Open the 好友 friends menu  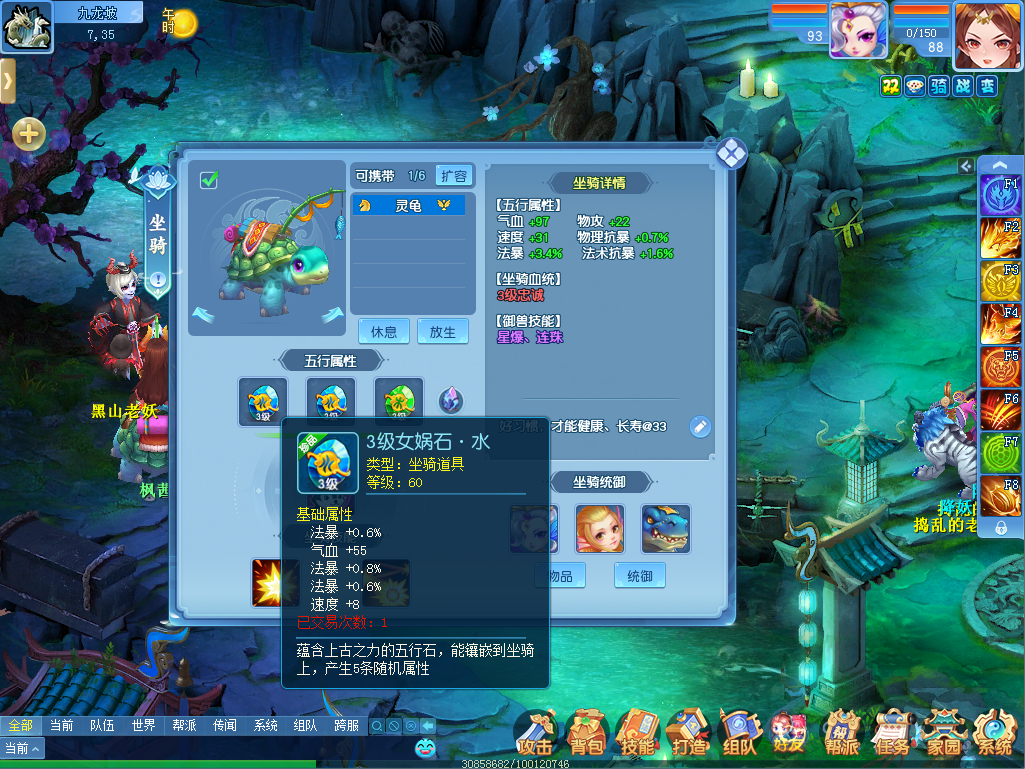click(790, 737)
